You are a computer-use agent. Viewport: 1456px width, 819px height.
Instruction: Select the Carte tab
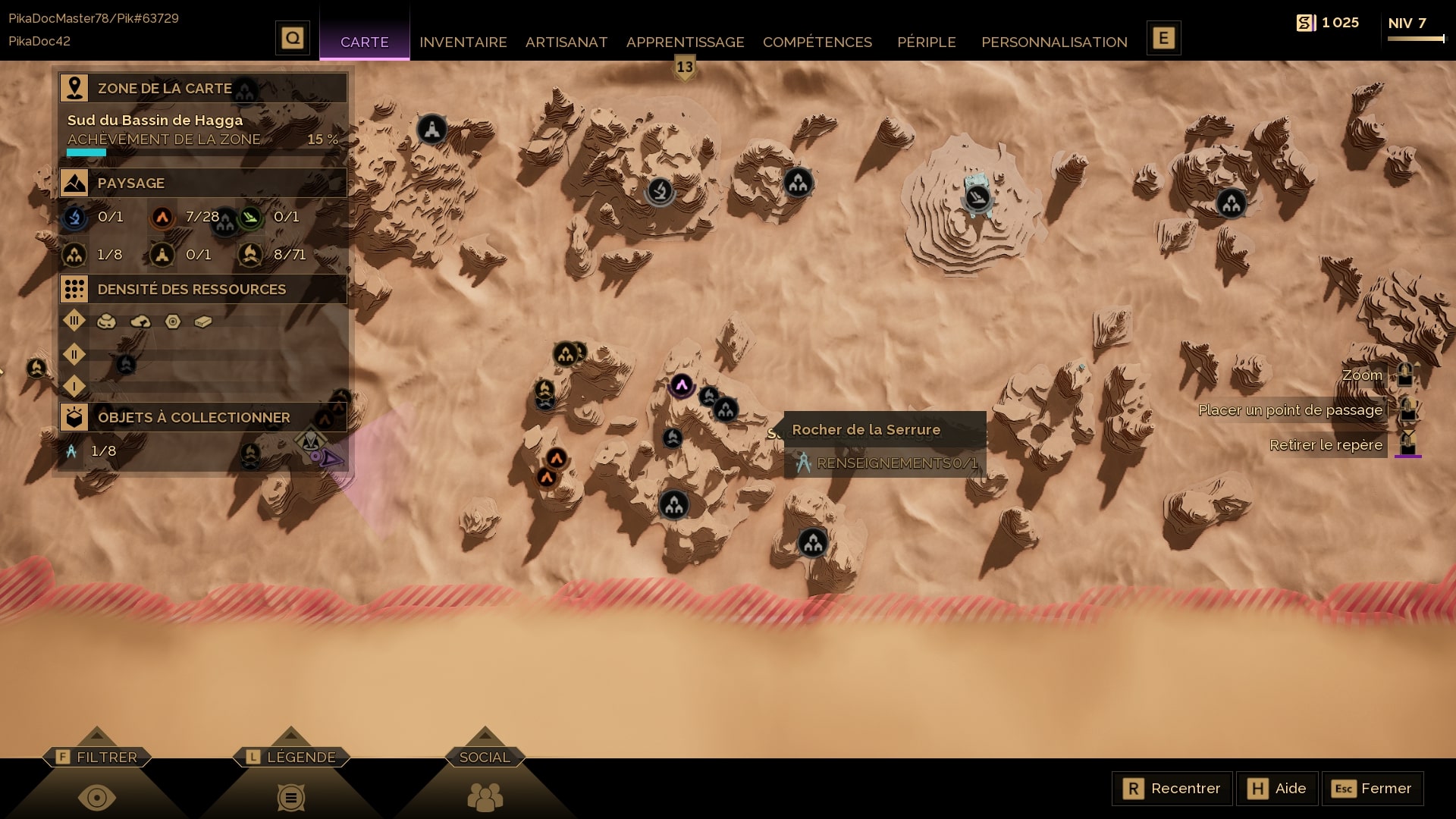(x=364, y=42)
